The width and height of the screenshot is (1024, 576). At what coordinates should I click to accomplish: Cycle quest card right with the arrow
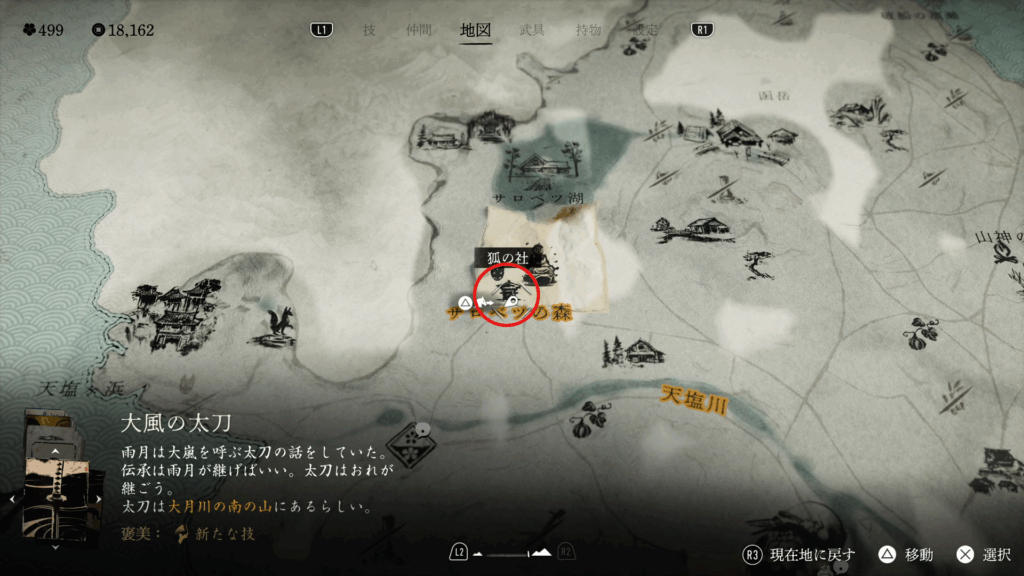point(99,497)
